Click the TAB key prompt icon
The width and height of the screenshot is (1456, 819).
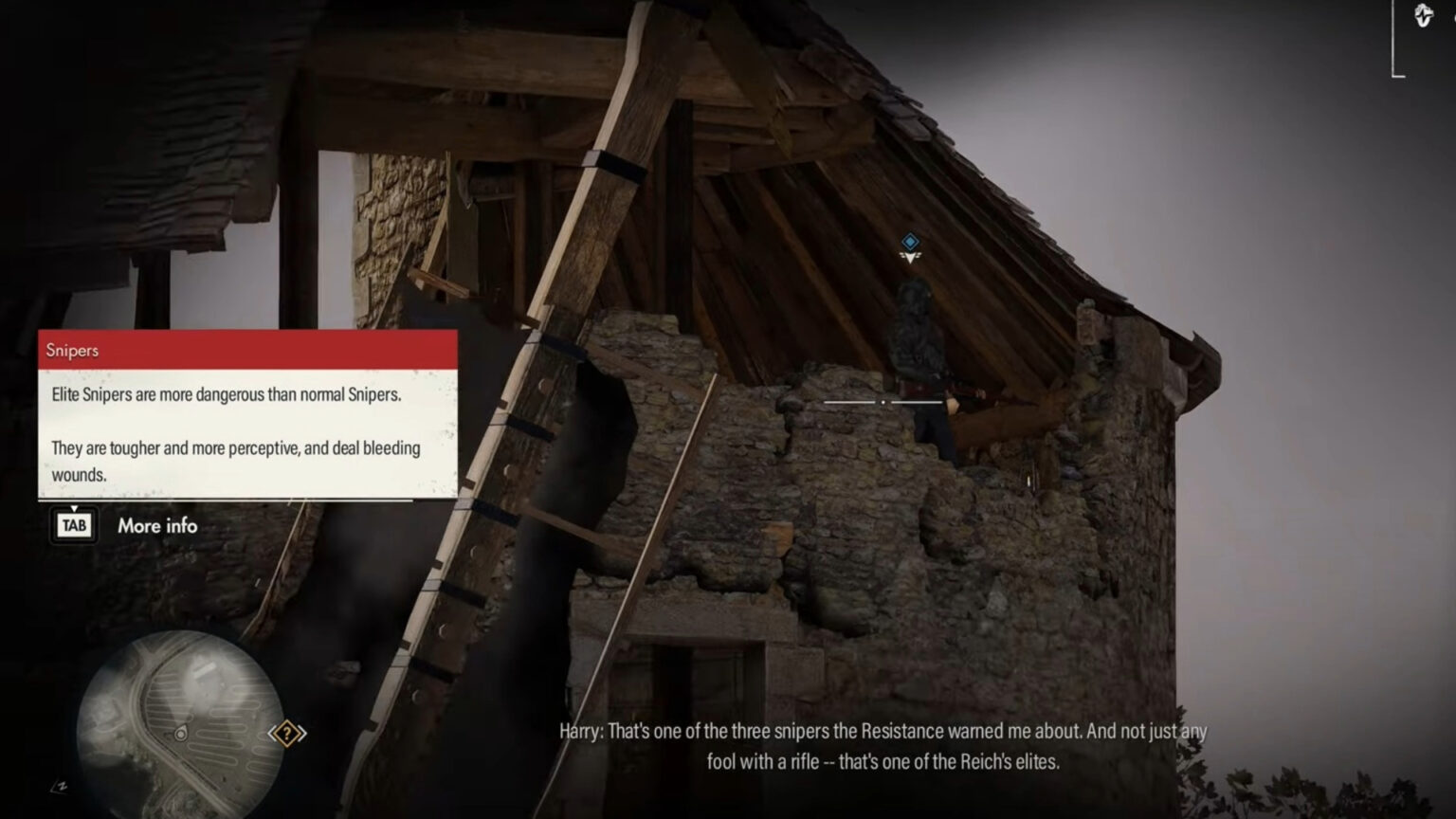pyautogui.click(x=74, y=524)
